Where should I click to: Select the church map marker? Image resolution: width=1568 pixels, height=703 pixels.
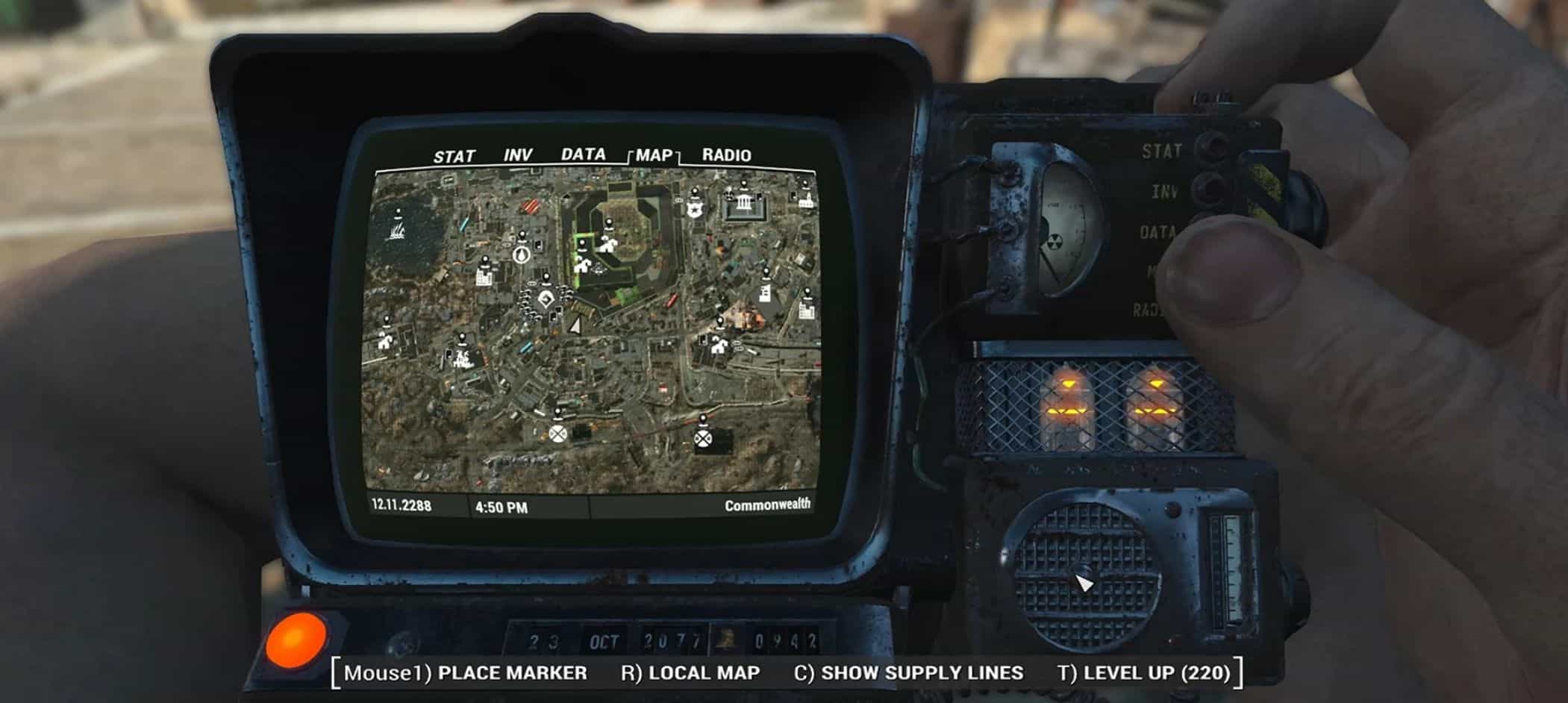pos(805,200)
